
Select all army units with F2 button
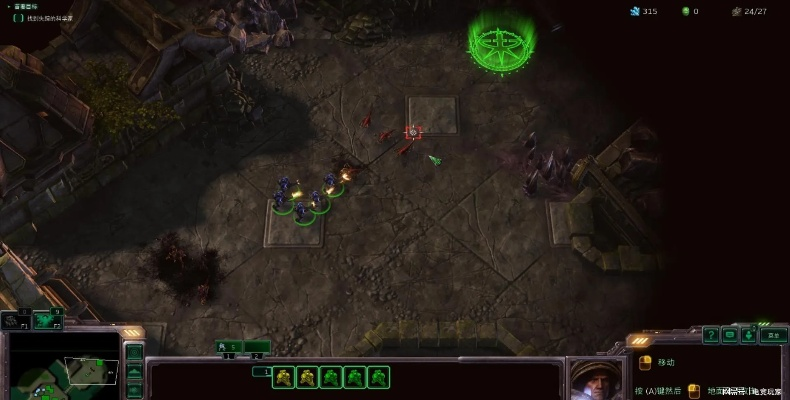[x=46, y=320]
